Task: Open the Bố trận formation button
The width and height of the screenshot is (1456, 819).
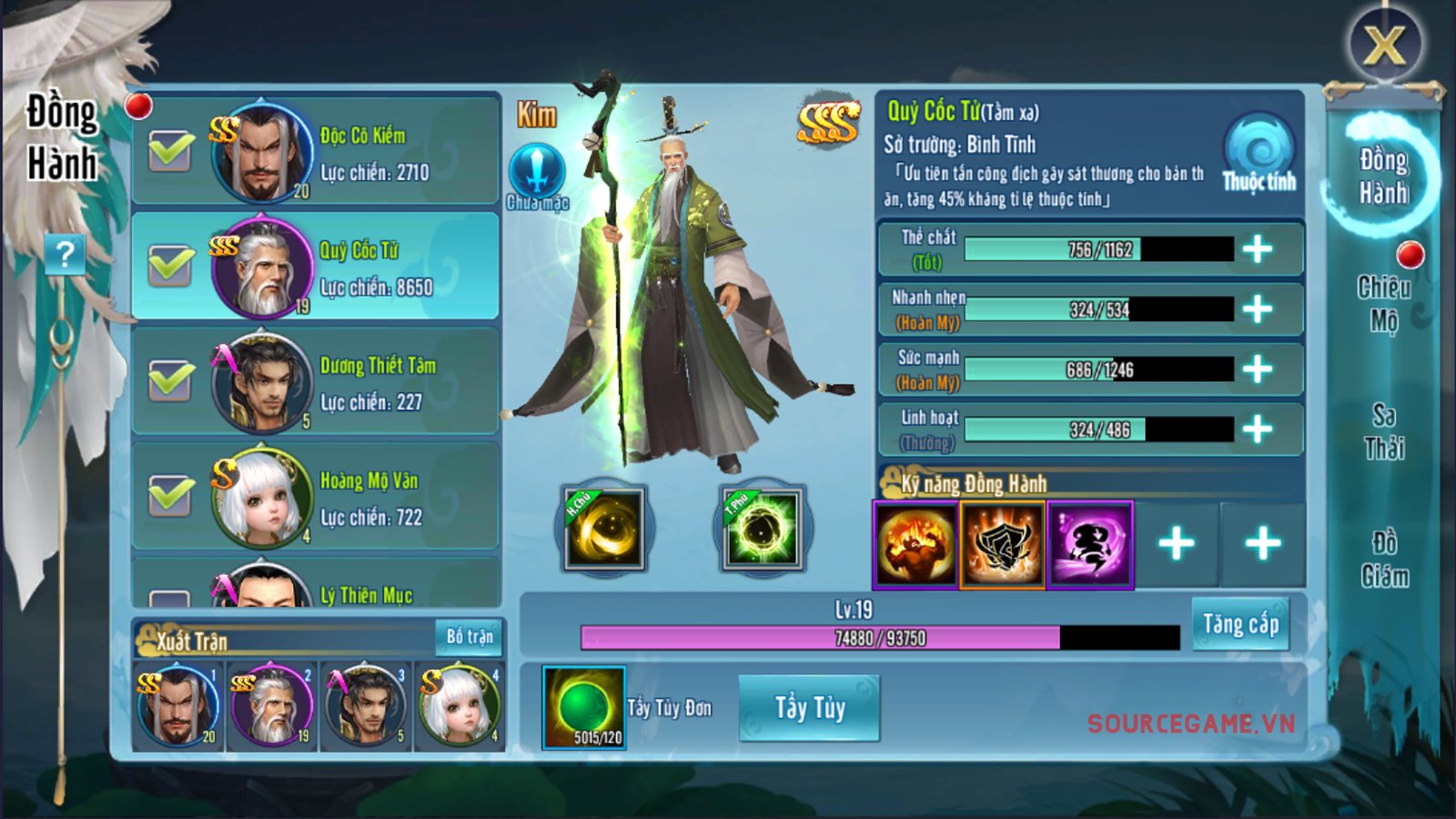Action: [469, 637]
